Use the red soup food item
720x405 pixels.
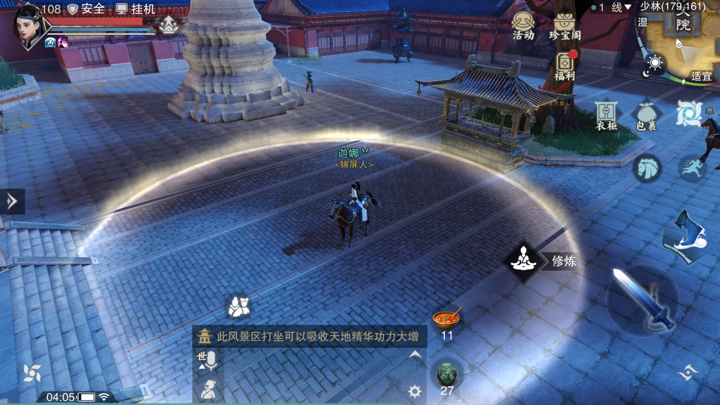(x=447, y=319)
